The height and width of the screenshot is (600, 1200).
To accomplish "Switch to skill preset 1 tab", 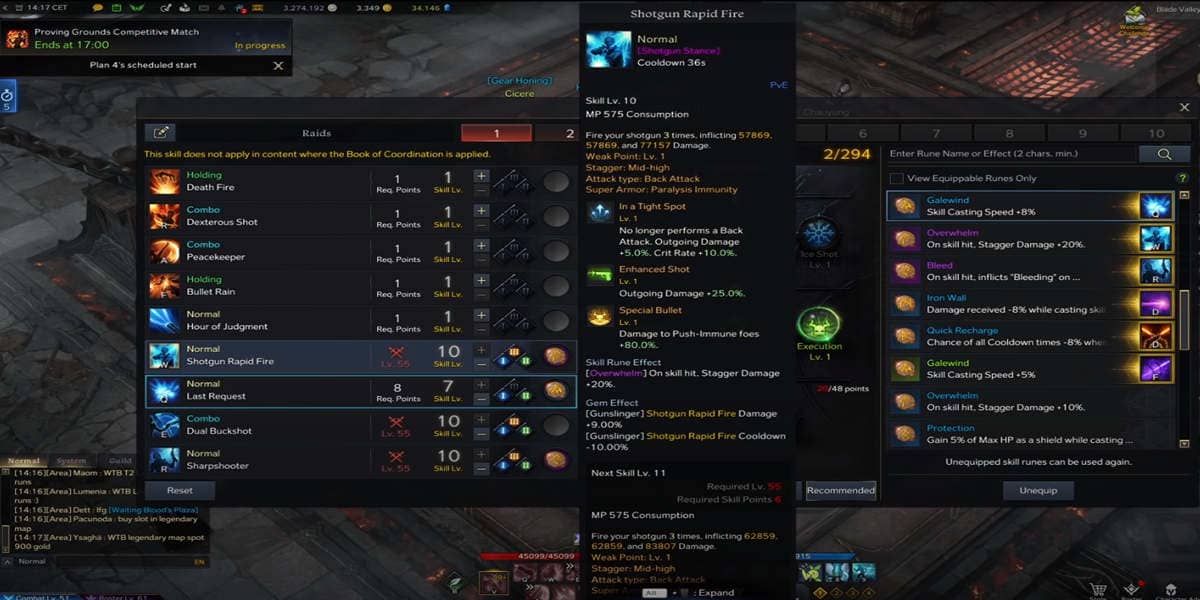I will click(496, 133).
